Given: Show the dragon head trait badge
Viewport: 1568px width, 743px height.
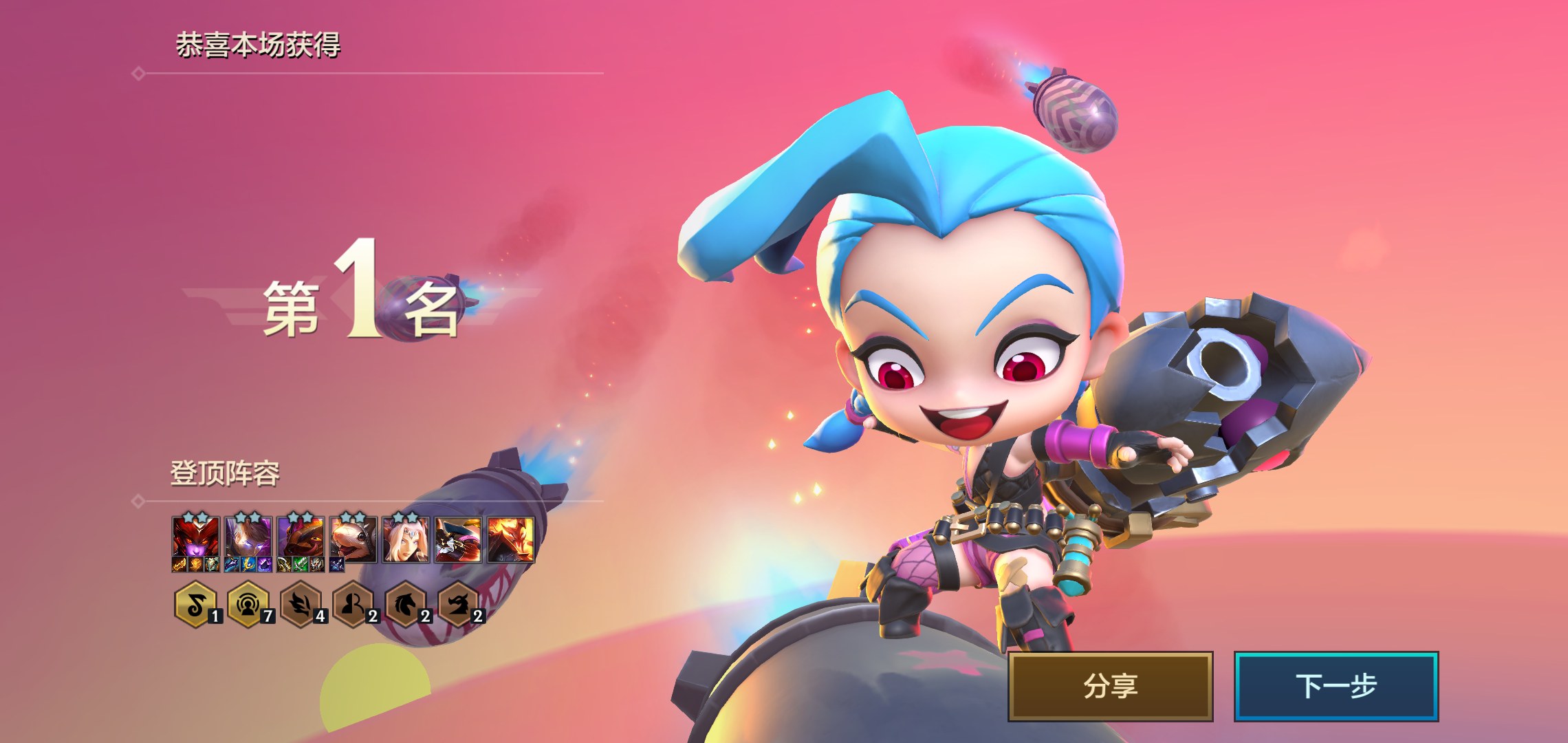Looking at the screenshot, I should coord(458,605).
